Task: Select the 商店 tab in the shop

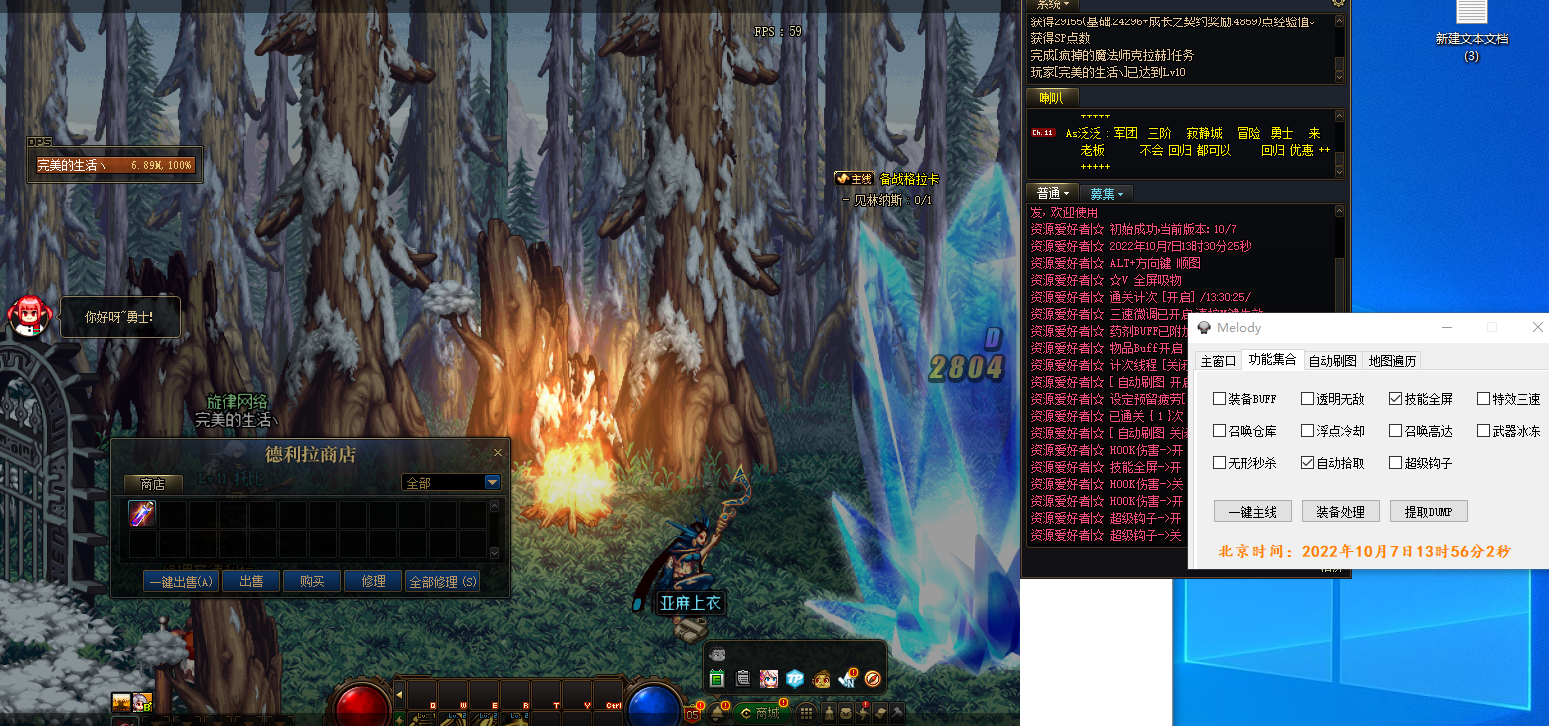Action: pyautogui.click(x=152, y=483)
